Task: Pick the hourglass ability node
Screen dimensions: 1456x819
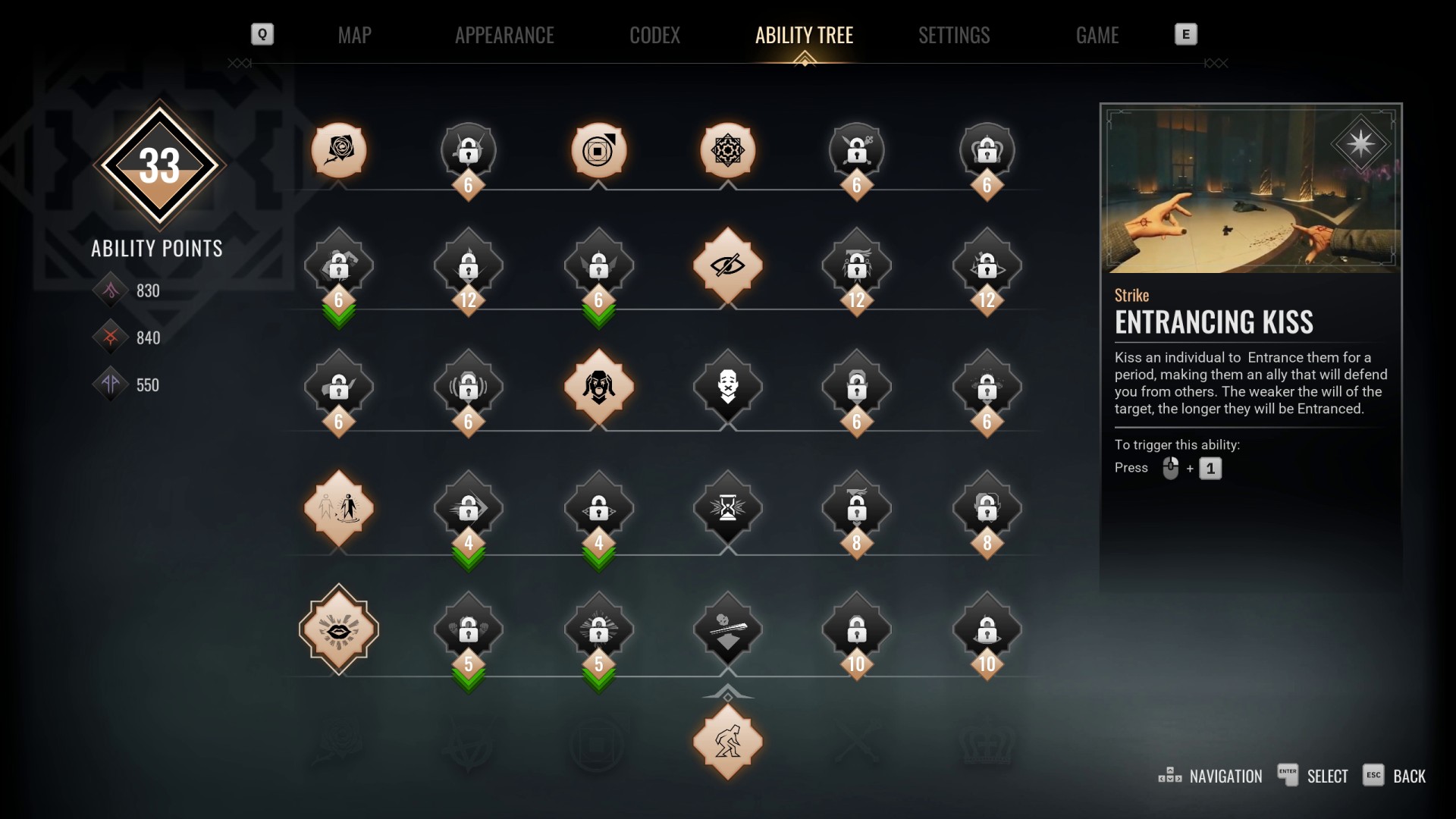Action: click(727, 507)
